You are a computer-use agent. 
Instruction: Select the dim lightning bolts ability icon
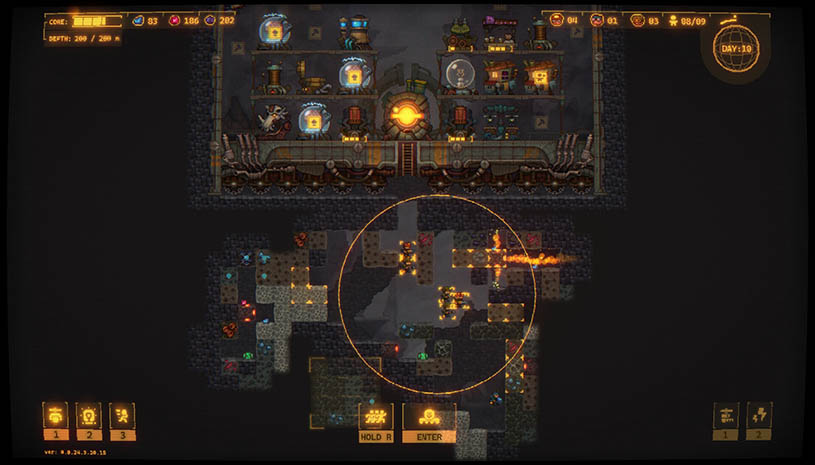759,415
